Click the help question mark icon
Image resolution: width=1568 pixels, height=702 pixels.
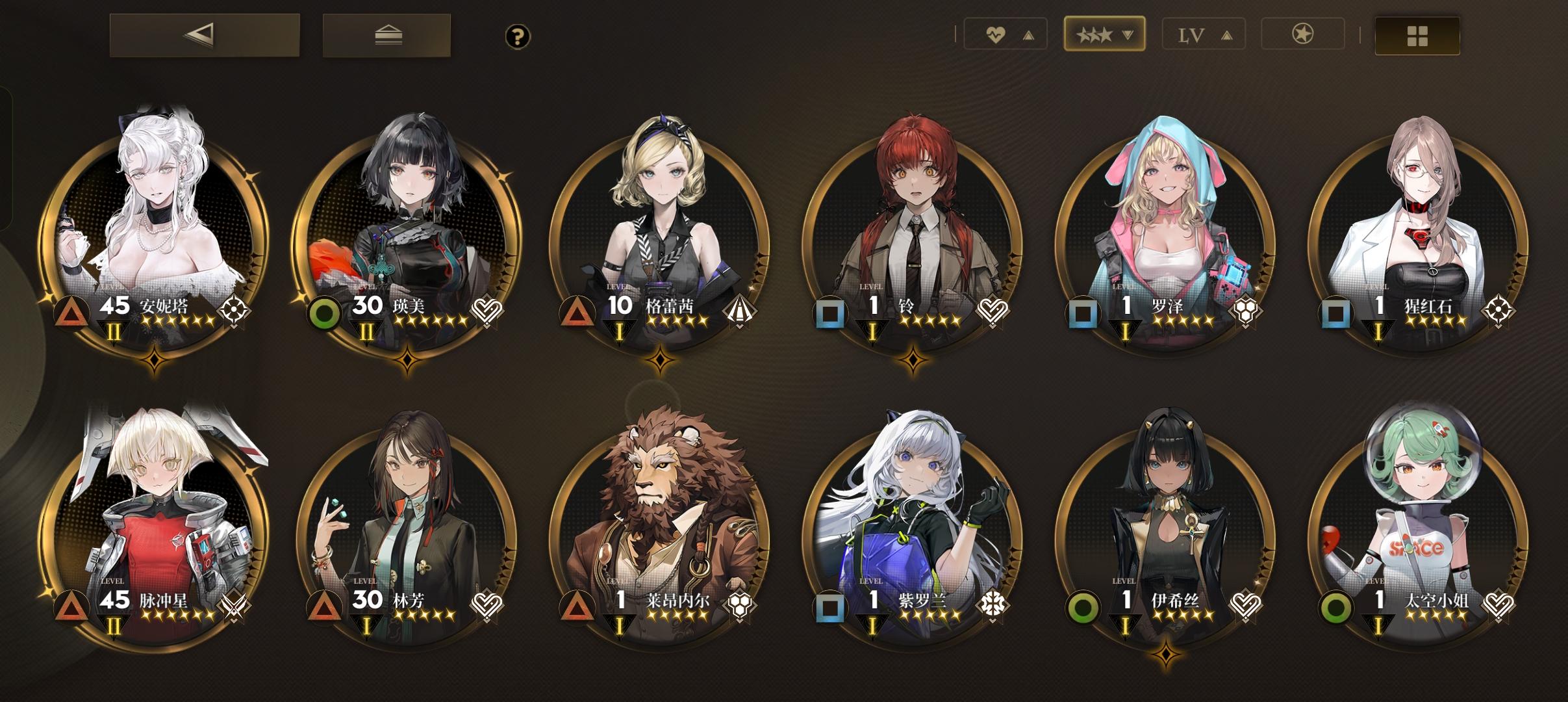pos(516,37)
